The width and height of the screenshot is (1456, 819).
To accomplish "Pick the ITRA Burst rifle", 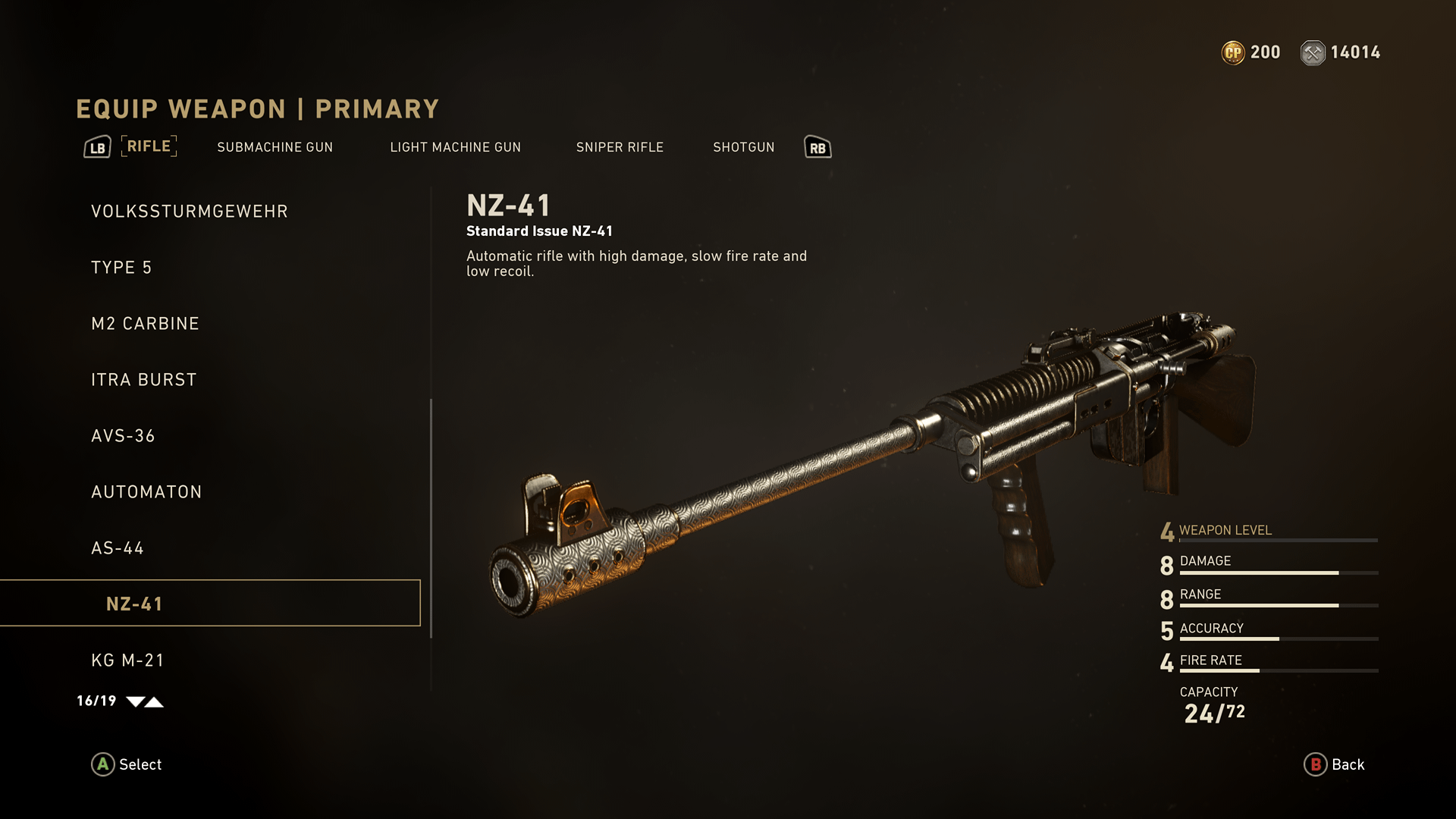I will [x=143, y=380].
